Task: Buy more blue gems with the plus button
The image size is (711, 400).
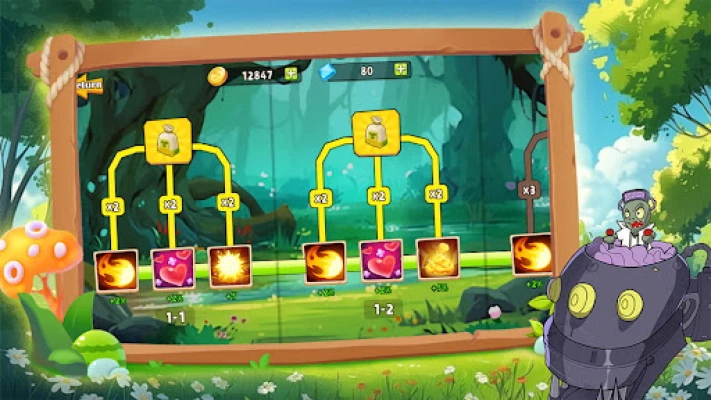Action: [399, 70]
